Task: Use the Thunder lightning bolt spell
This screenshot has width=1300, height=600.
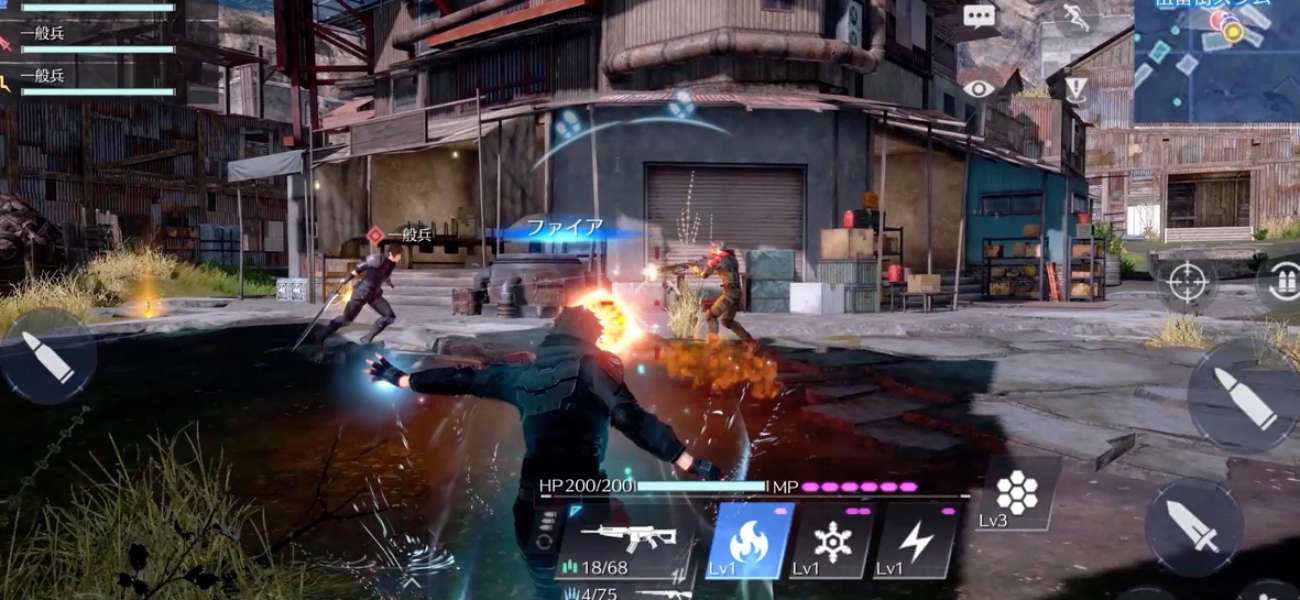Action: [916, 540]
